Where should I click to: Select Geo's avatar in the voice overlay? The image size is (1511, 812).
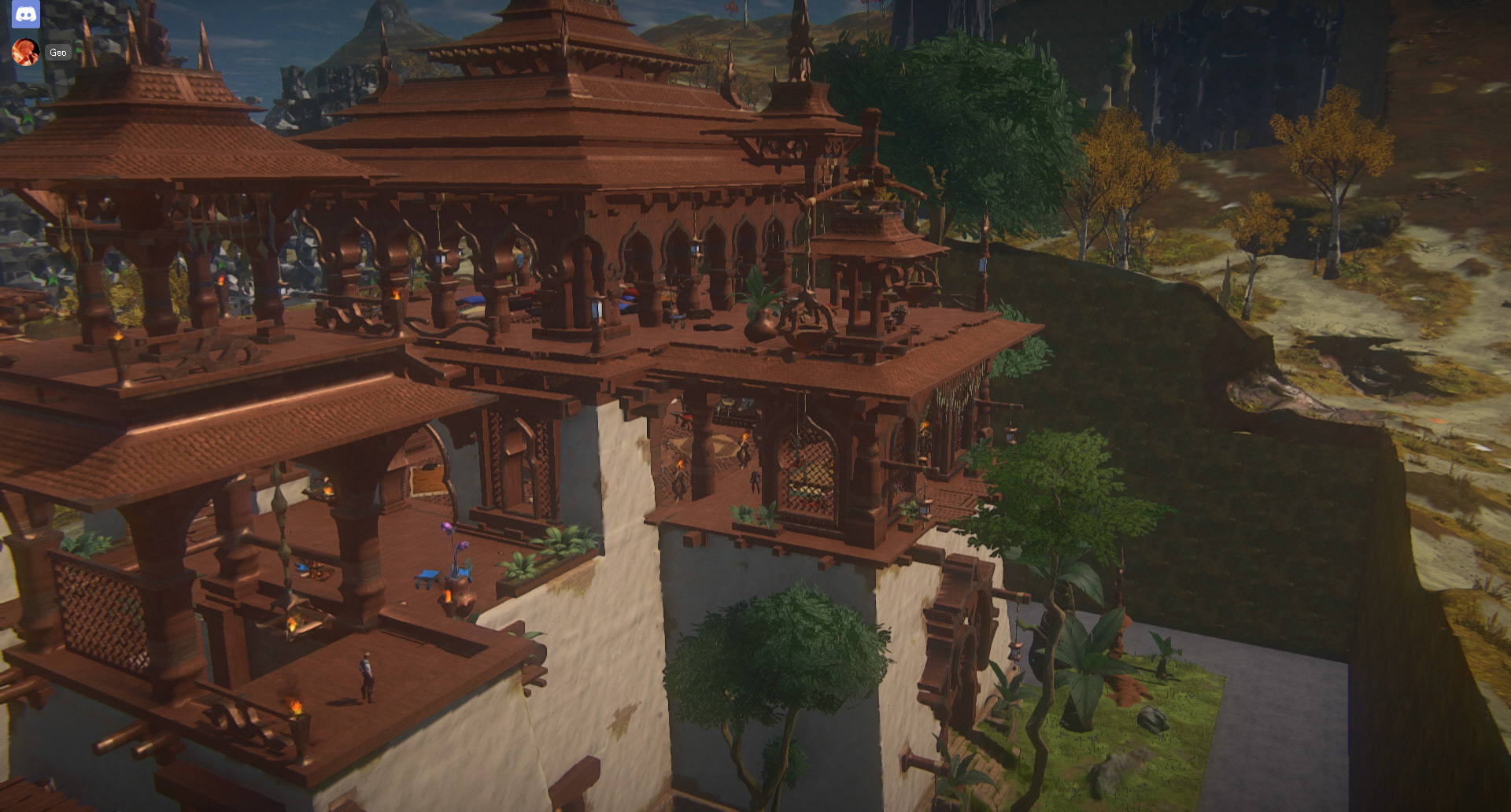pos(25,53)
